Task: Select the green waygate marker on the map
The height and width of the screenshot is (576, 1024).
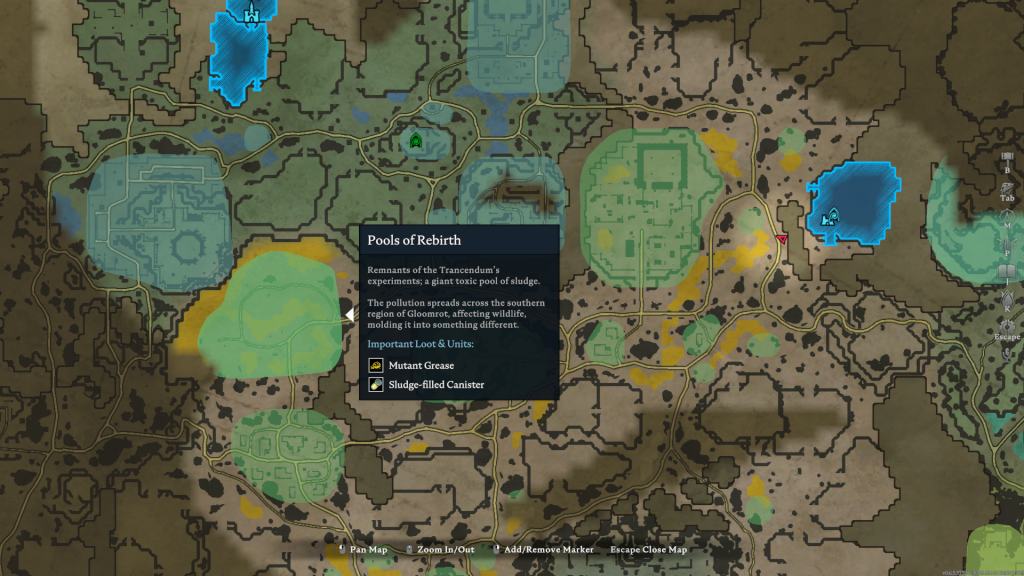Action: 415,141
